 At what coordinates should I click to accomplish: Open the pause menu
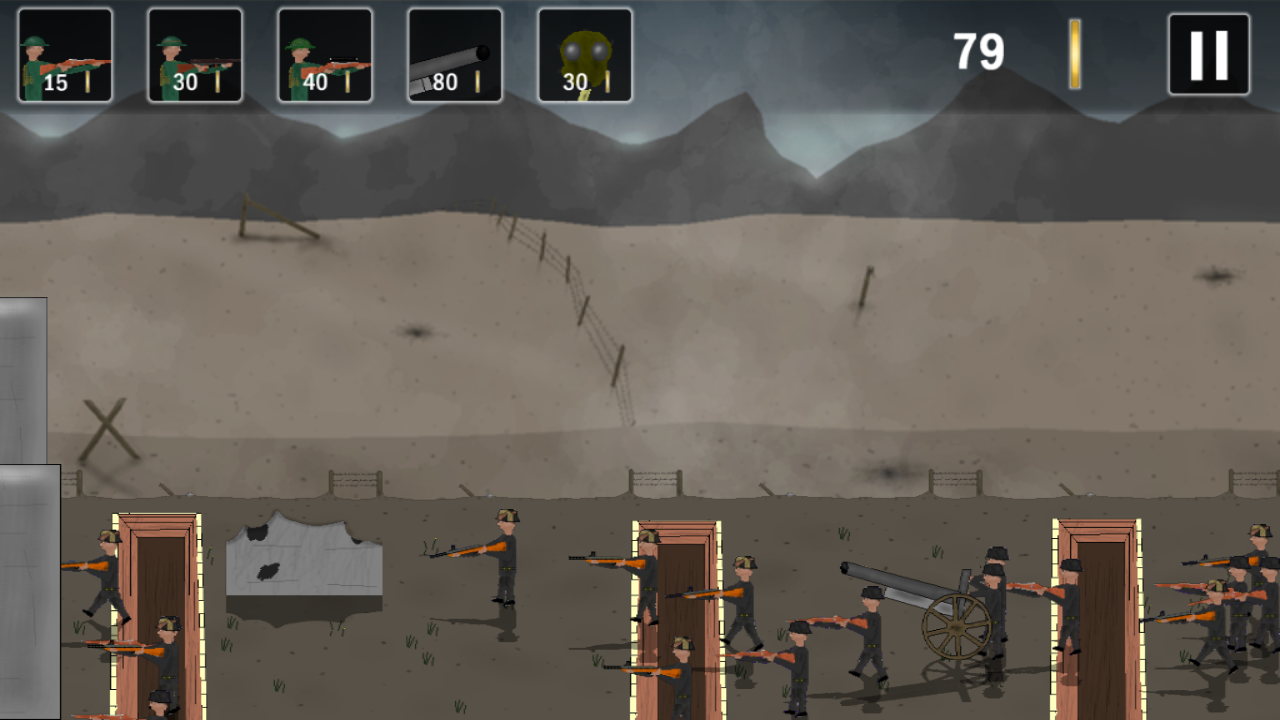click(x=1207, y=52)
